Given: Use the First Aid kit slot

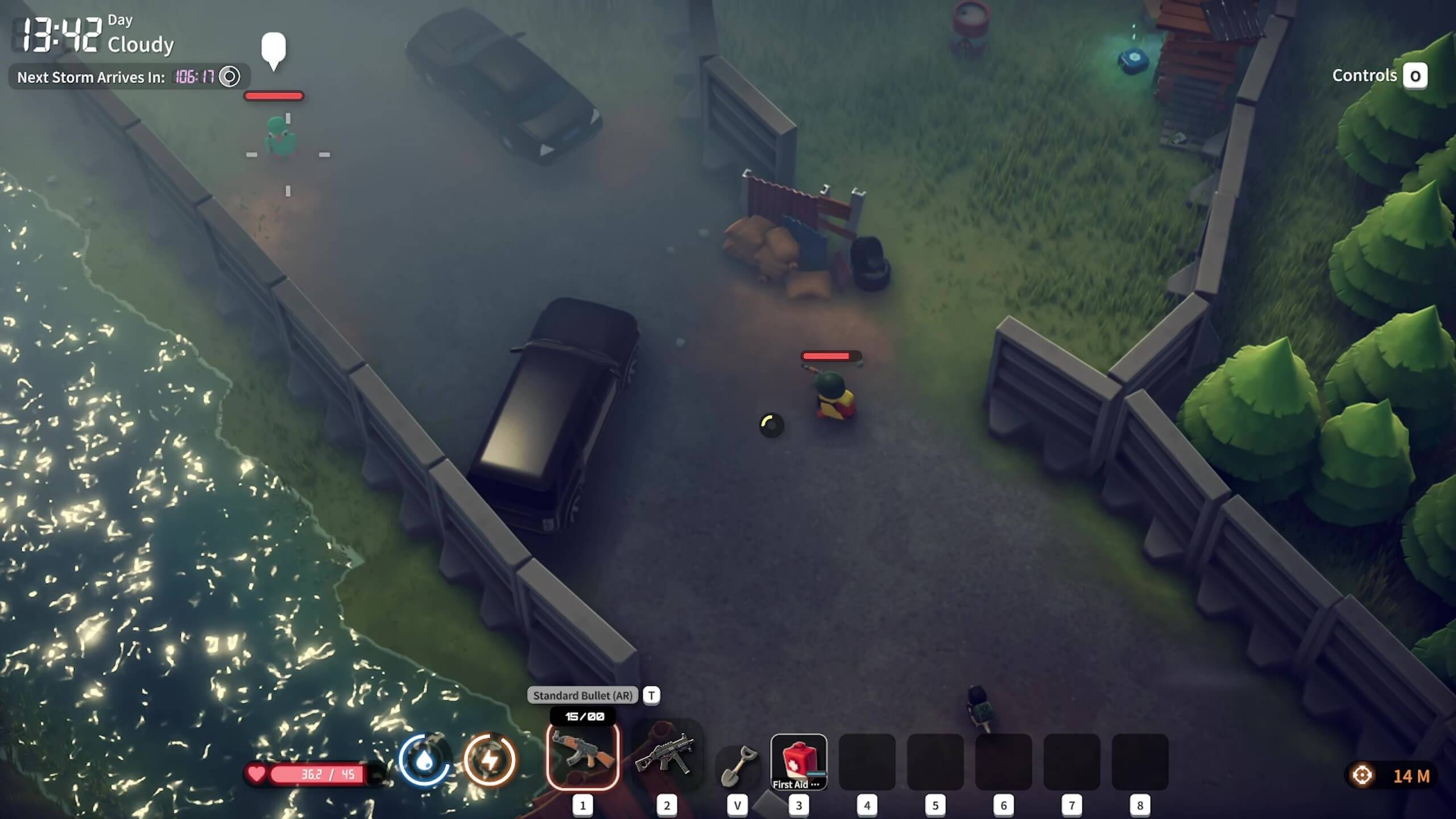Looking at the screenshot, I should pos(799,761).
